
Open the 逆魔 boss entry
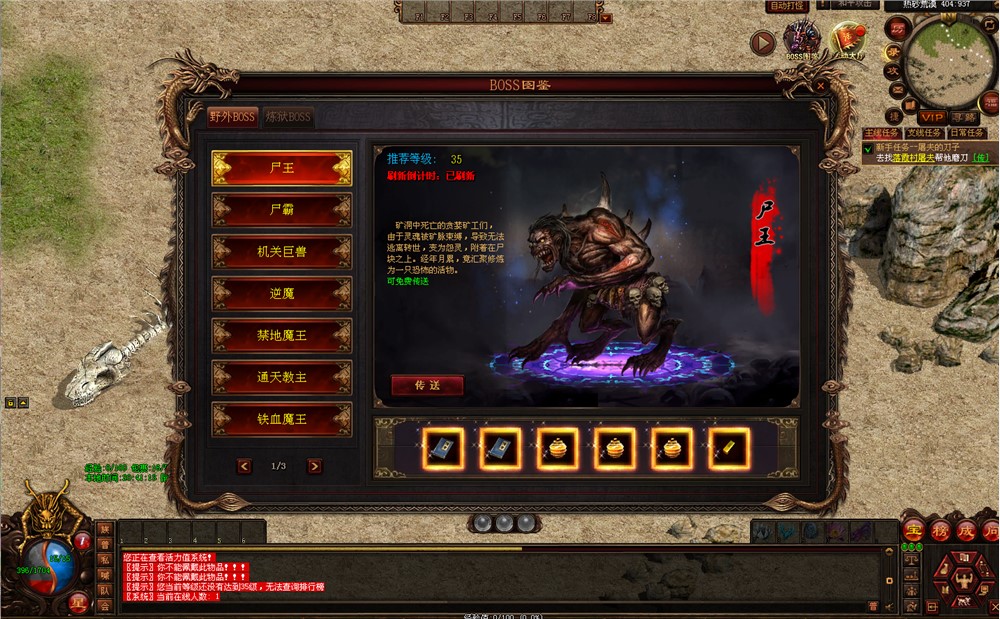[282, 294]
